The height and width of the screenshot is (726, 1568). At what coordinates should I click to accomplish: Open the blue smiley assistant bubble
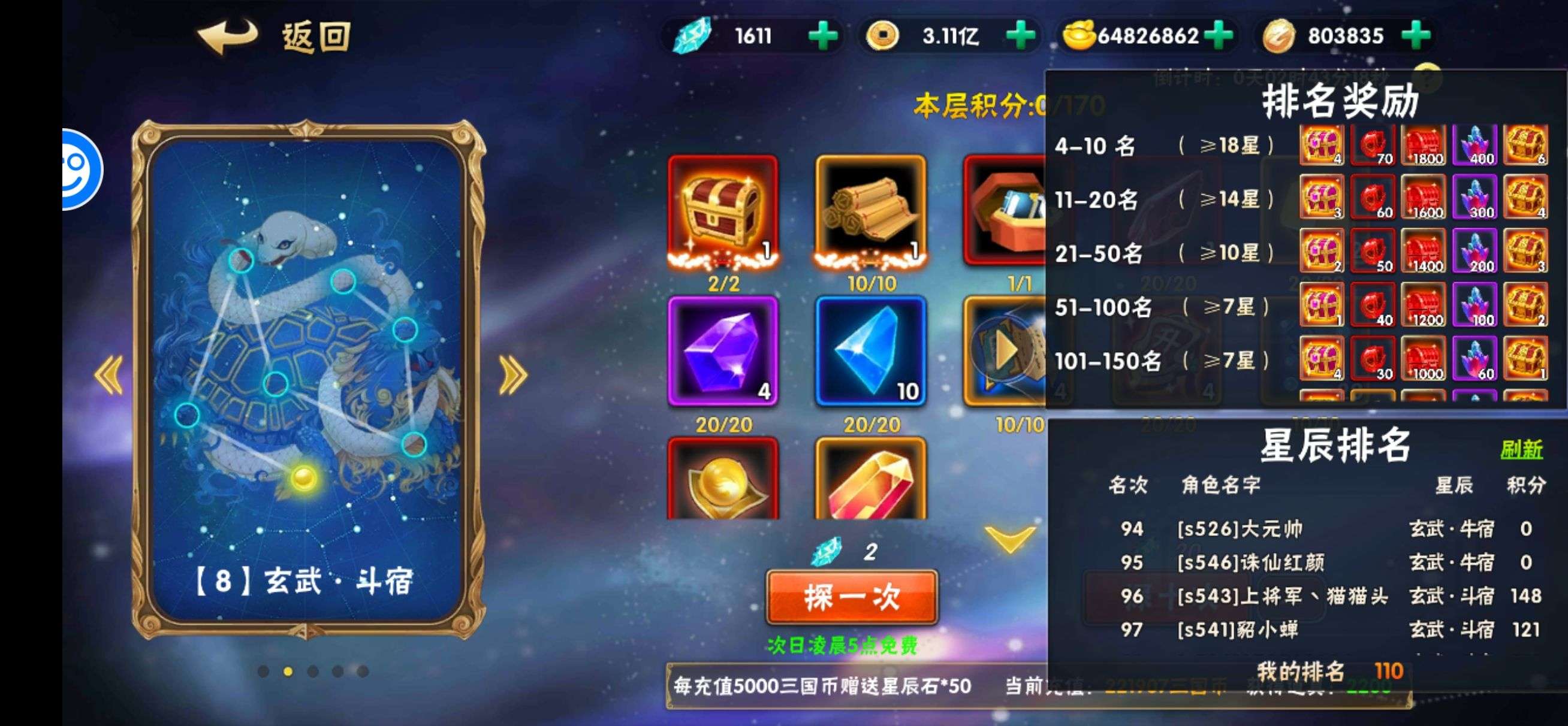tap(82, 169)
